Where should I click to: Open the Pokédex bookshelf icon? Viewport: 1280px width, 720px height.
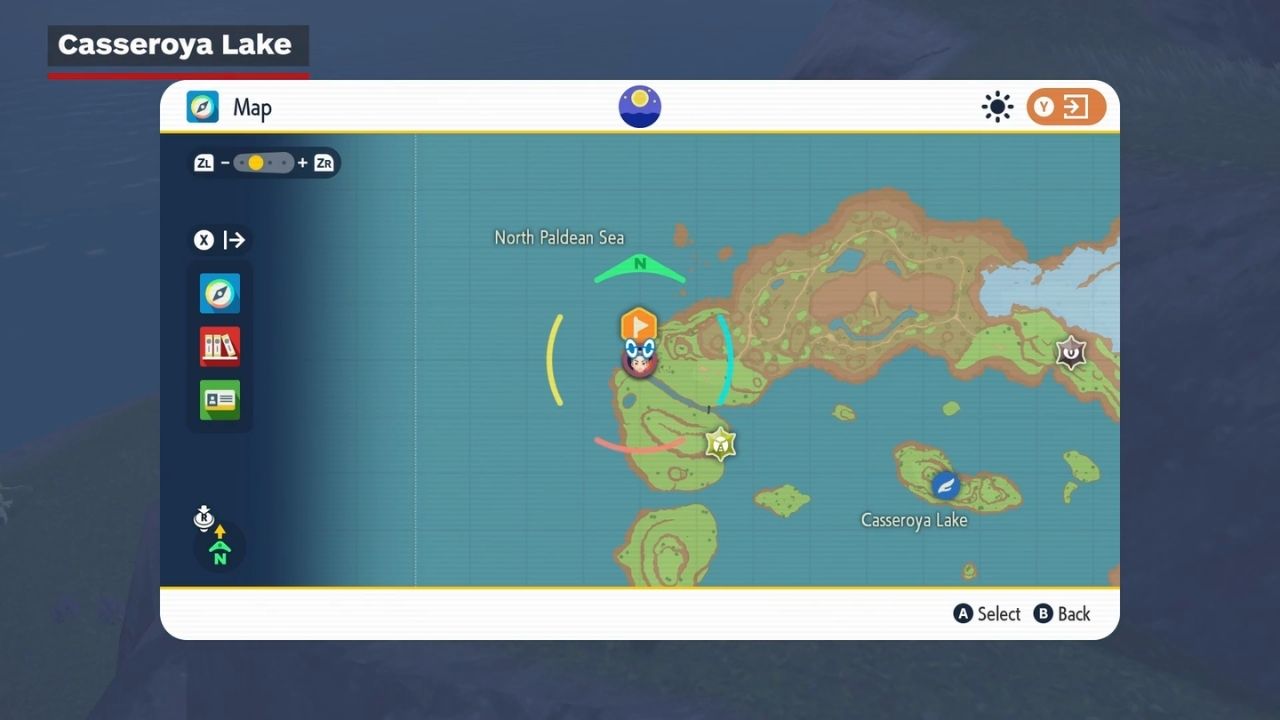[220, 347]
